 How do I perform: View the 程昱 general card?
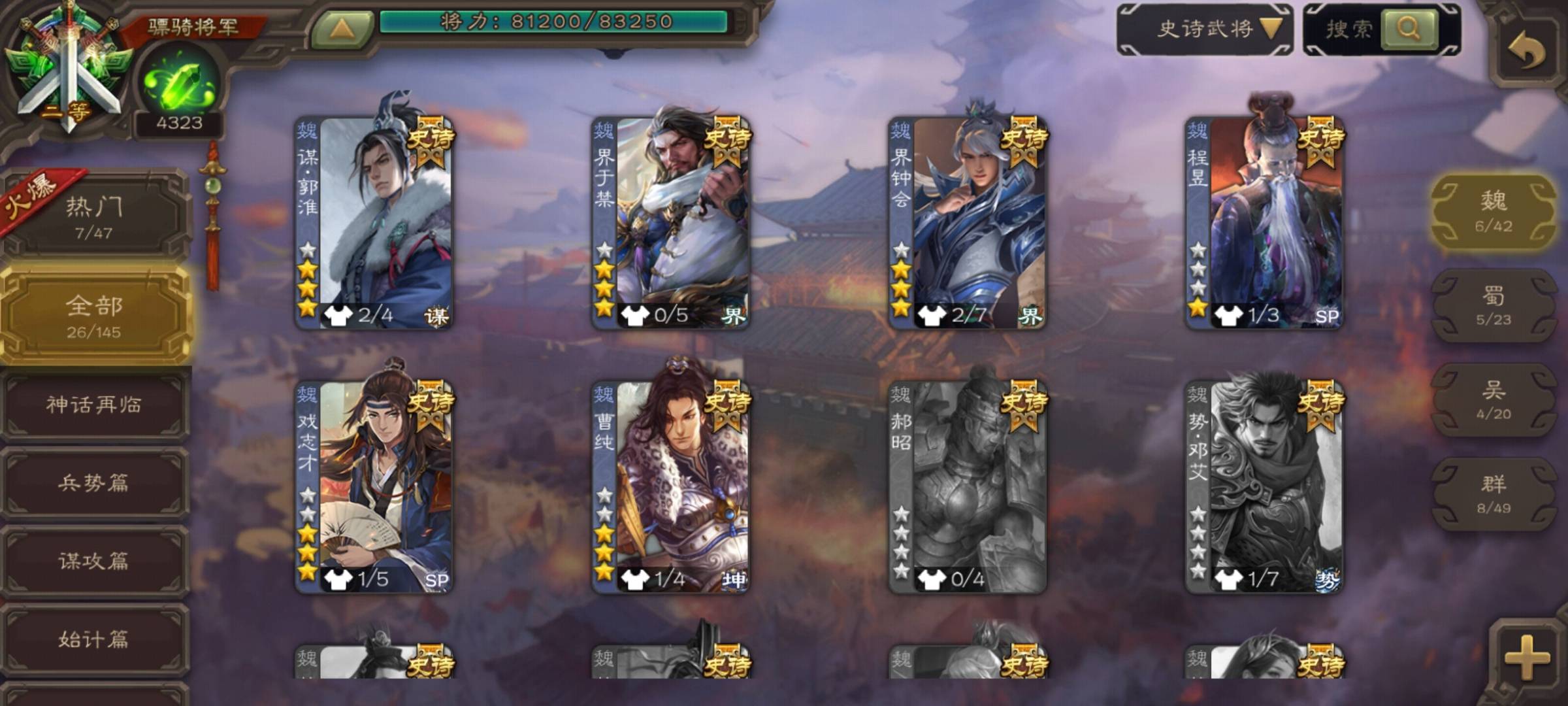(1264, 222)
